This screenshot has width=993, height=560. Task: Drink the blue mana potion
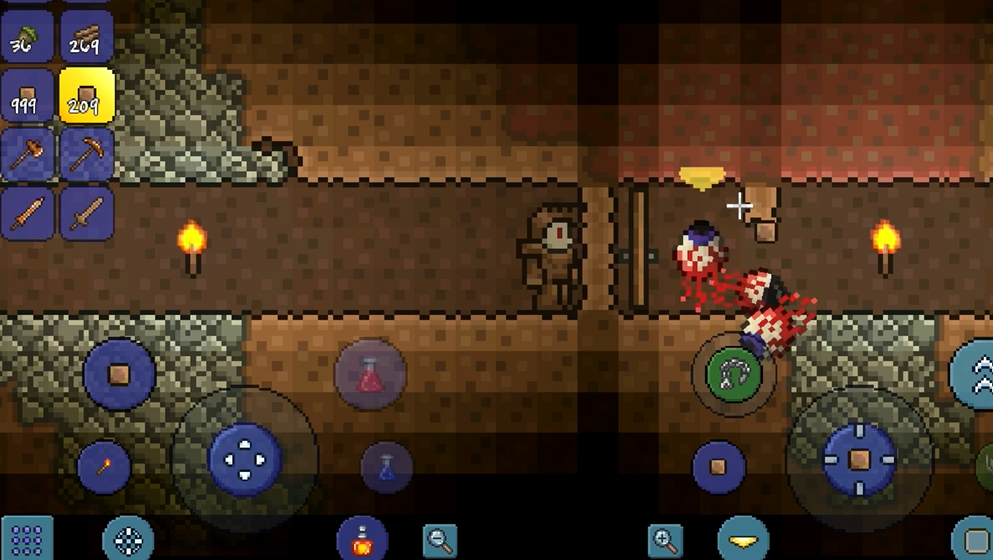click(387, 467)
